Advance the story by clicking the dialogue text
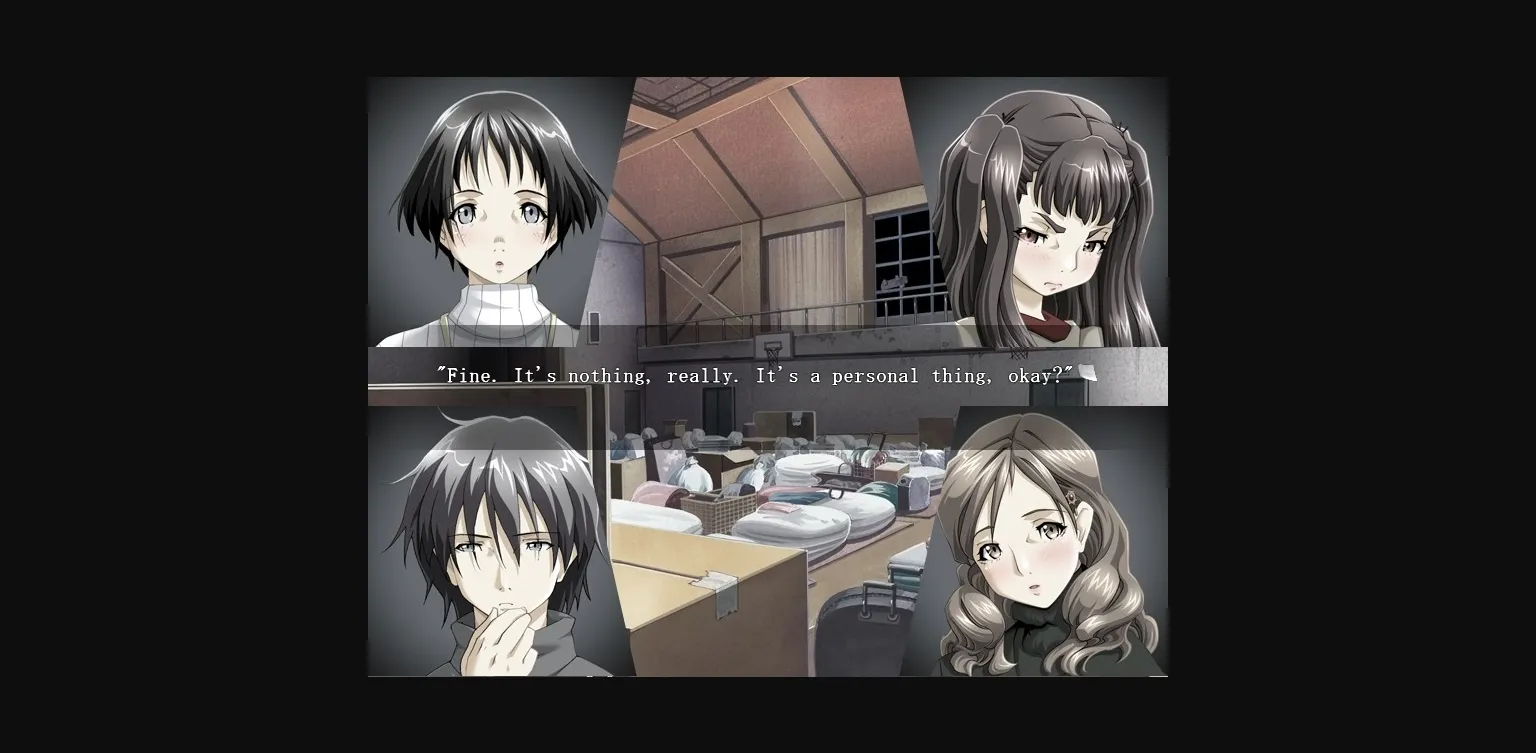 pos(755,376)
